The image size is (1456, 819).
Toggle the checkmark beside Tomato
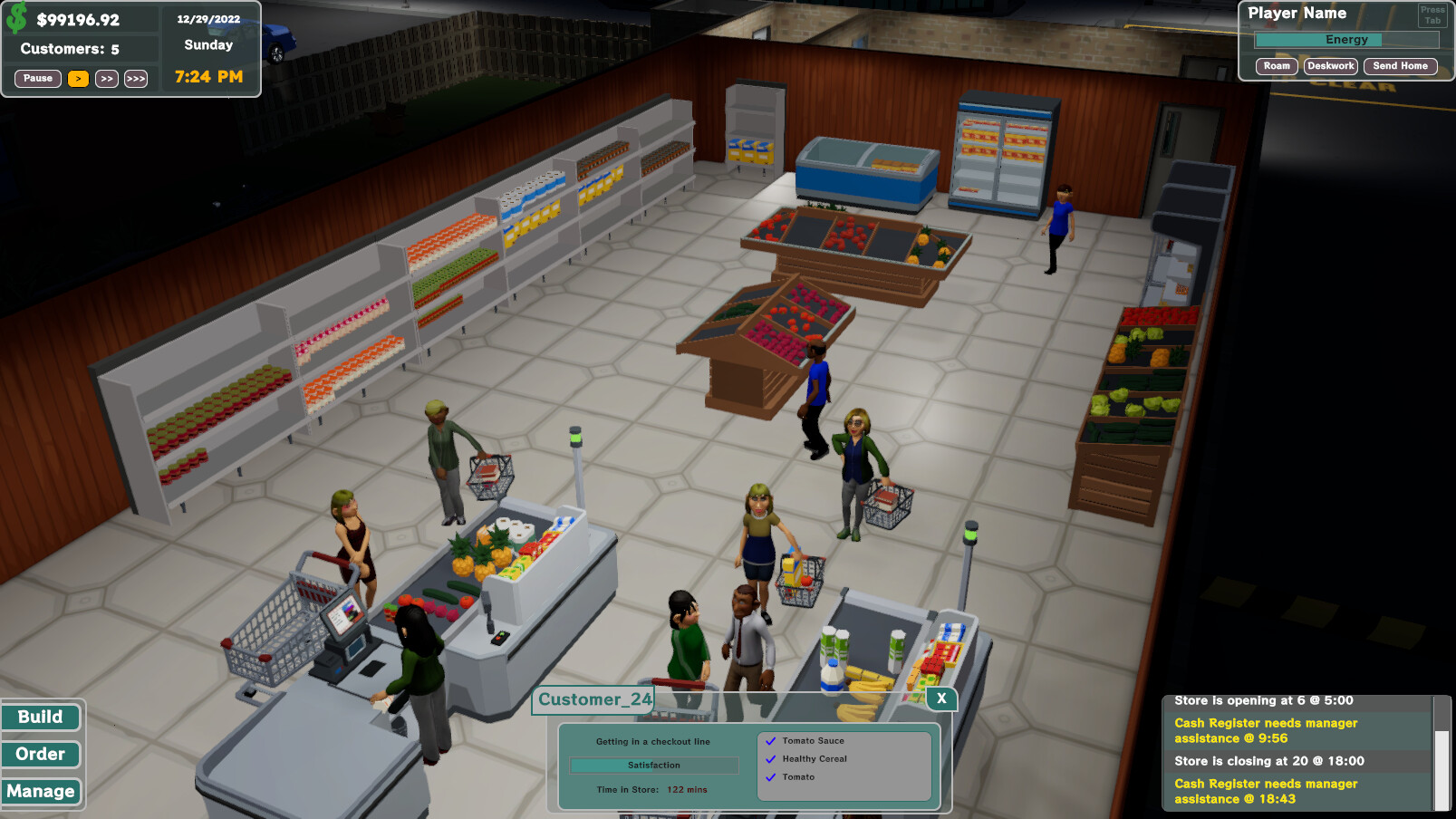click(772, 777)
